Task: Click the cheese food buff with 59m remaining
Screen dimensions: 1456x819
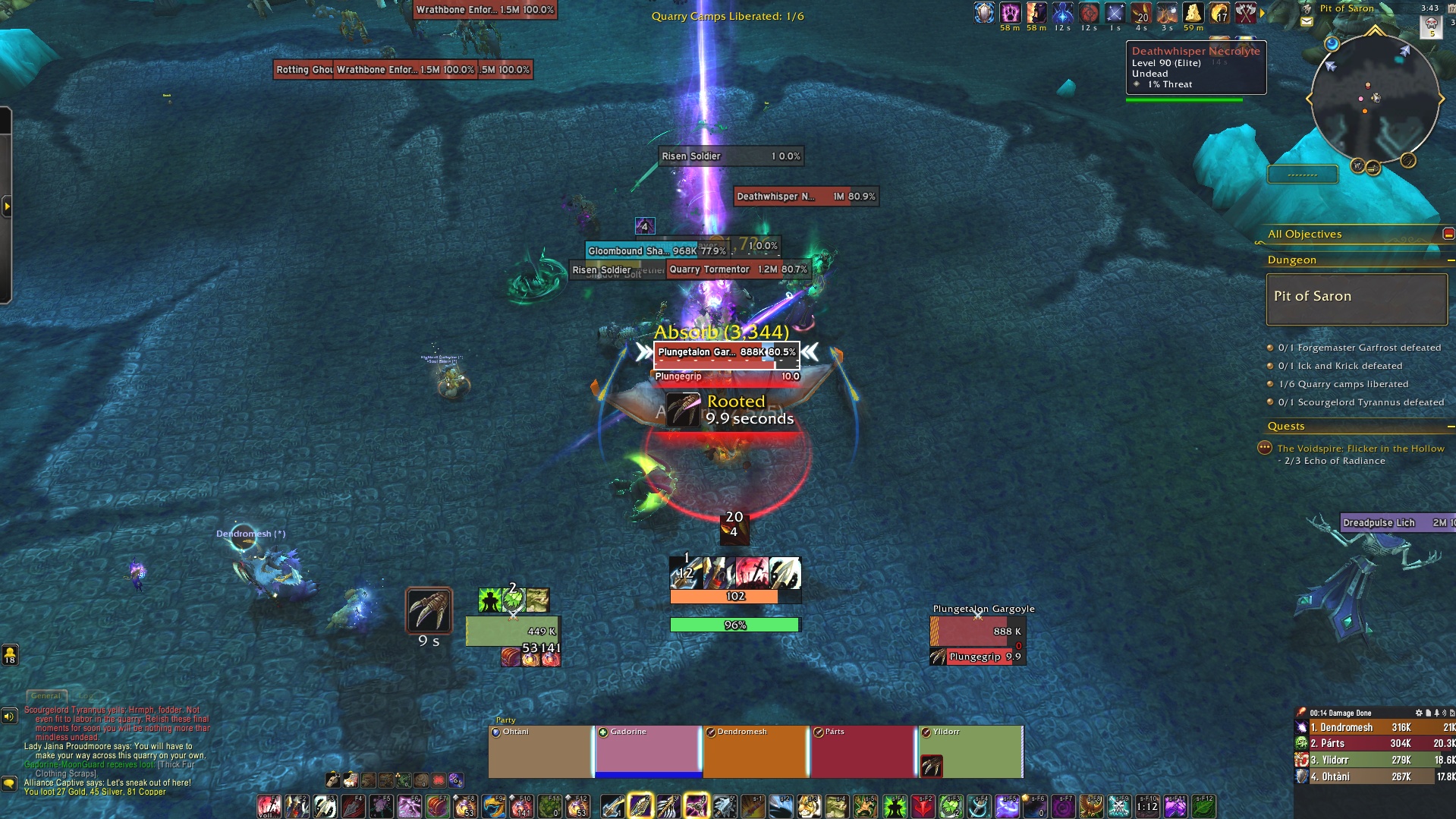Action: 1192,14
